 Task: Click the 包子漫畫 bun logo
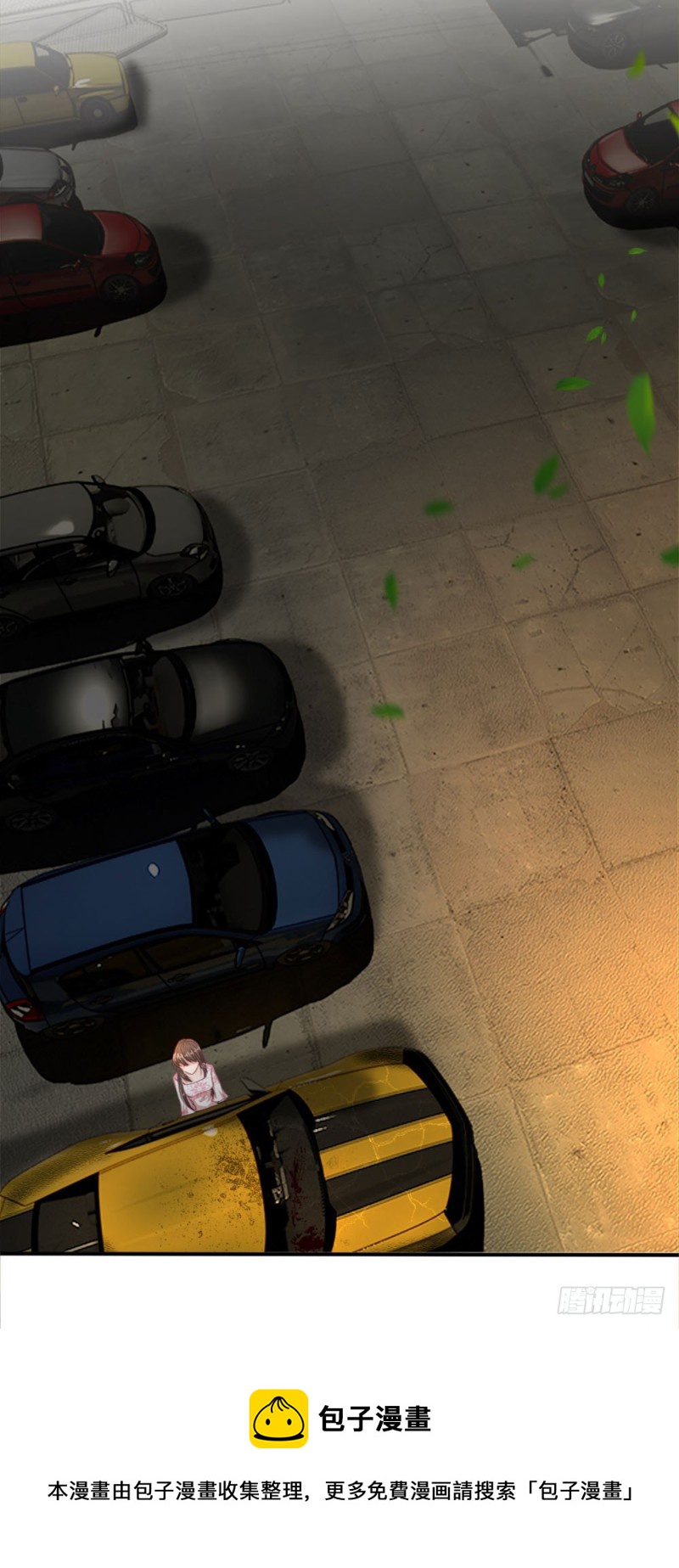pos(278,1419)
